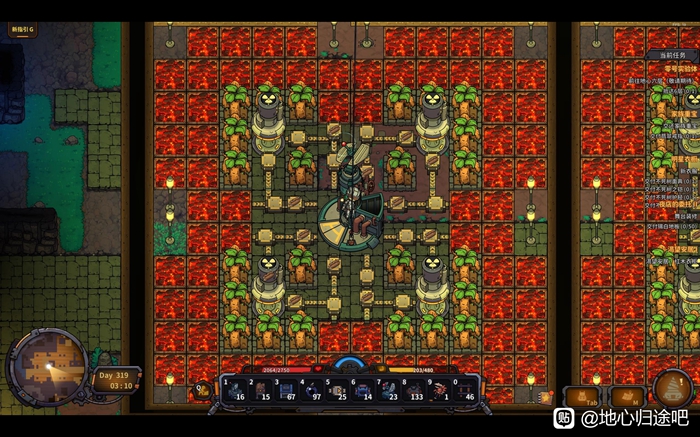This screenshot has height=437, width=700.
Task: Select hotbar slot 6 with 14 items
Action: (363, 389)
